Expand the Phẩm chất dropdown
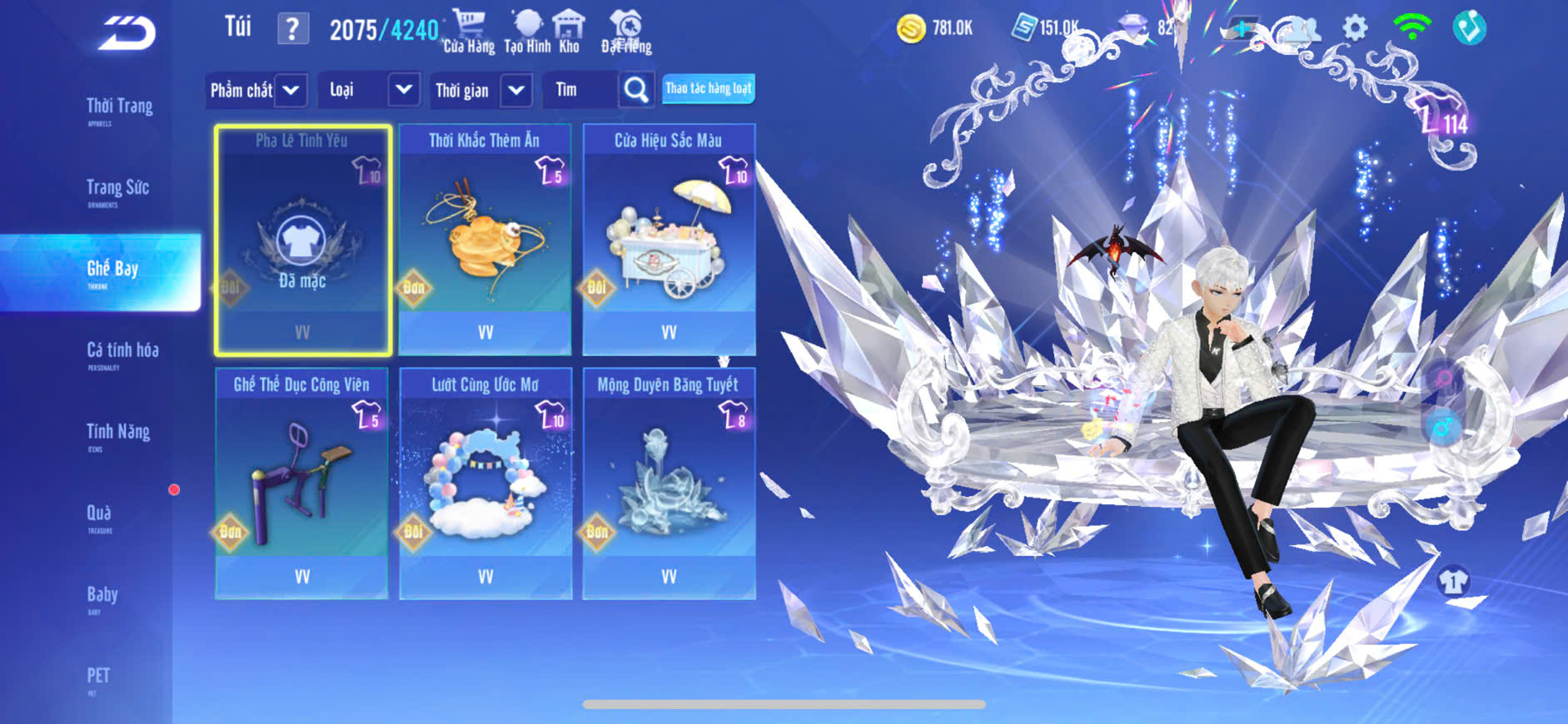The image size is (1568, 724). tap(256, 90)
